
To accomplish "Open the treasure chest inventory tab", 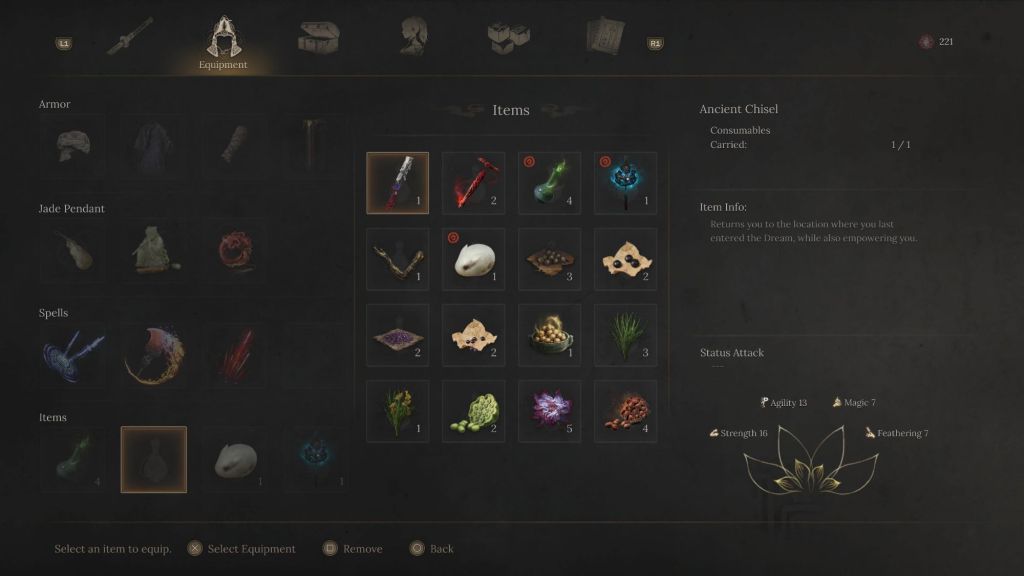I will pos(319,37).
